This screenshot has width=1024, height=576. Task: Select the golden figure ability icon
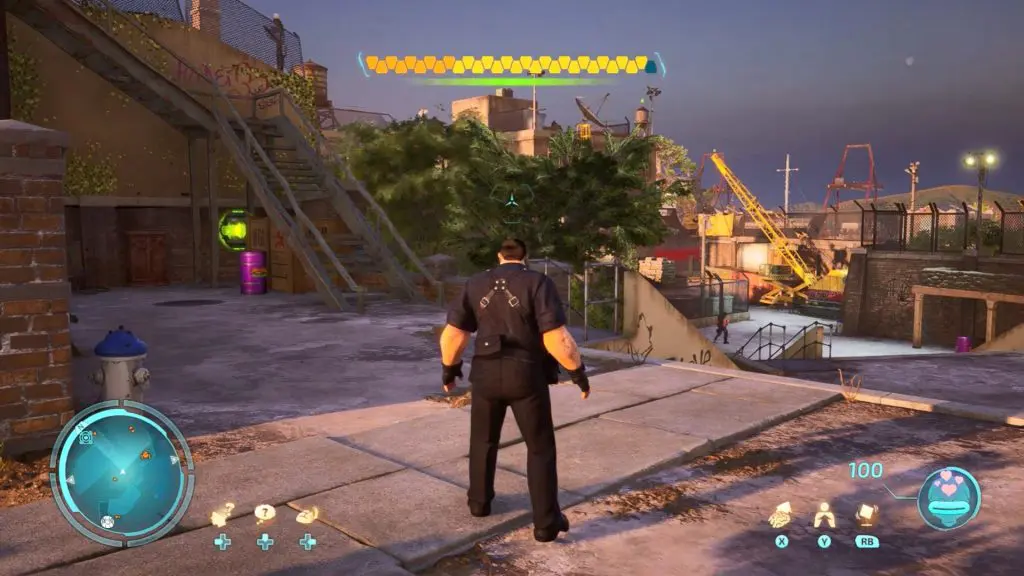coord(824,514)
